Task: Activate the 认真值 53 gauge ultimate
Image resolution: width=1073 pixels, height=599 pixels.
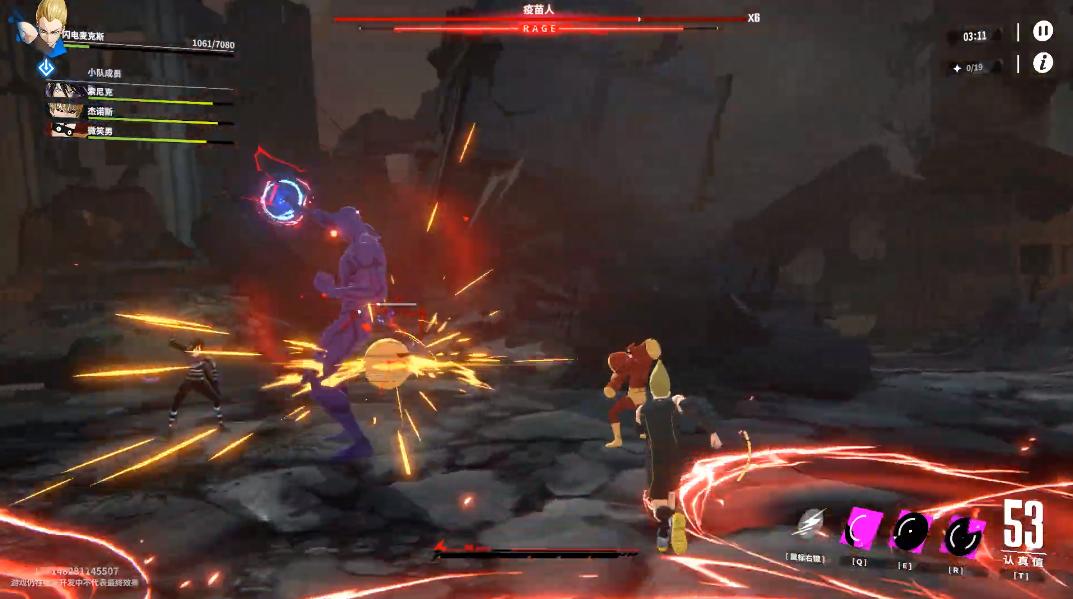Action: pos(1023,530)
